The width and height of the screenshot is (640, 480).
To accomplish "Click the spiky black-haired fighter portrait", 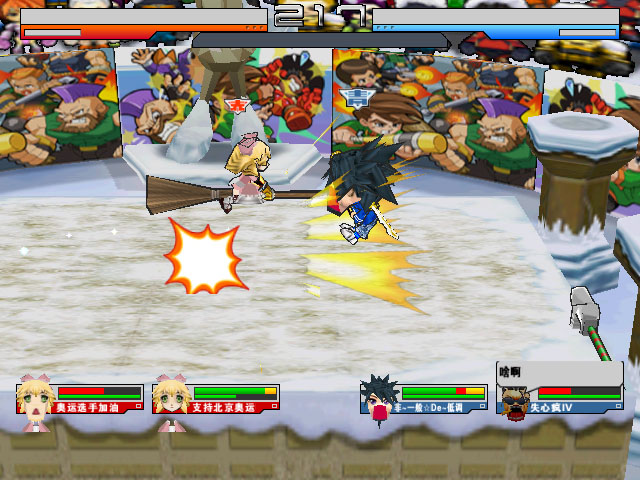I will (379, 399).
